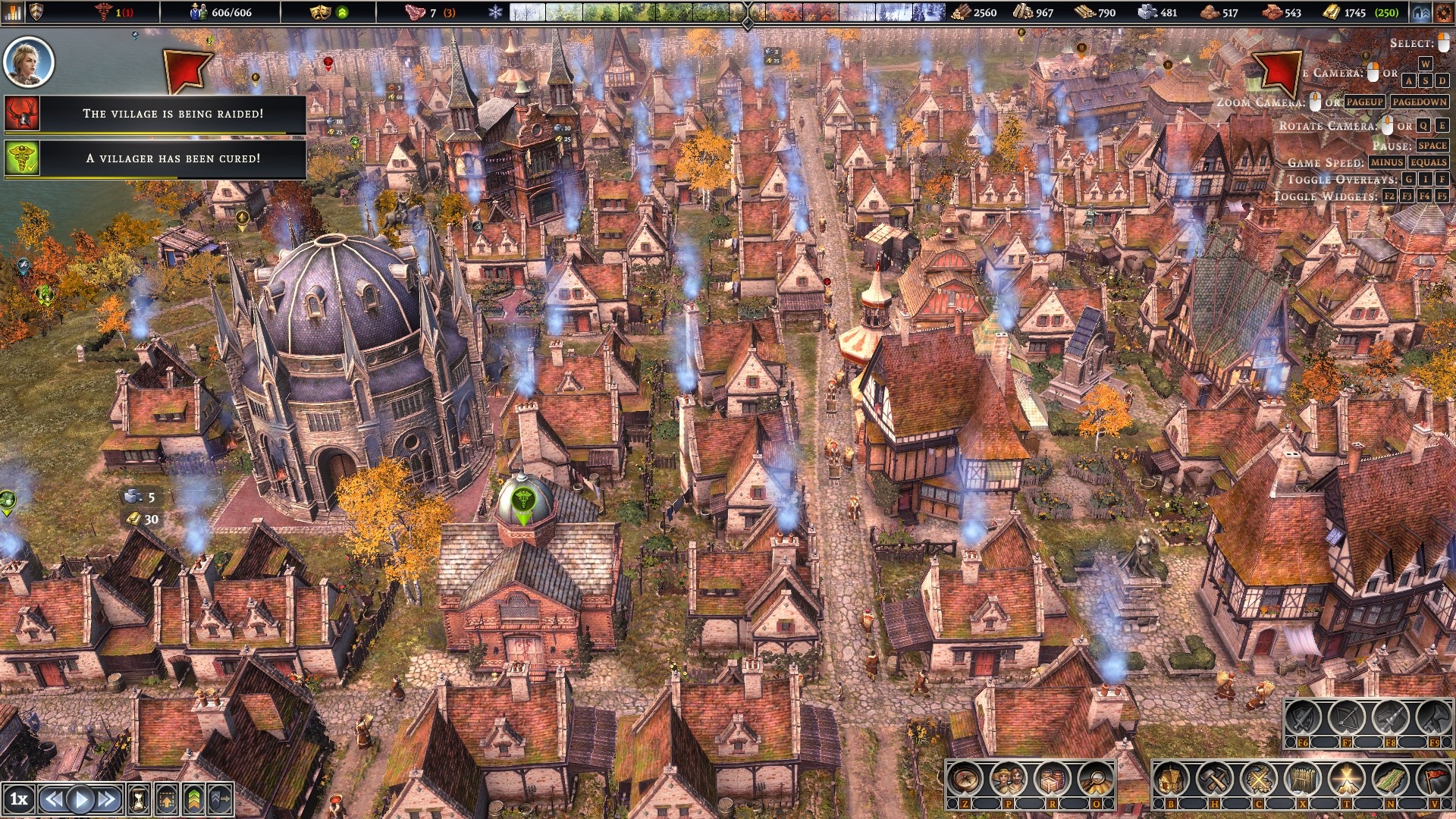This screenshot has height=819, width=1456.
Task: Open the resources crates and barrels panel
Action: [x=1052, y=779]
